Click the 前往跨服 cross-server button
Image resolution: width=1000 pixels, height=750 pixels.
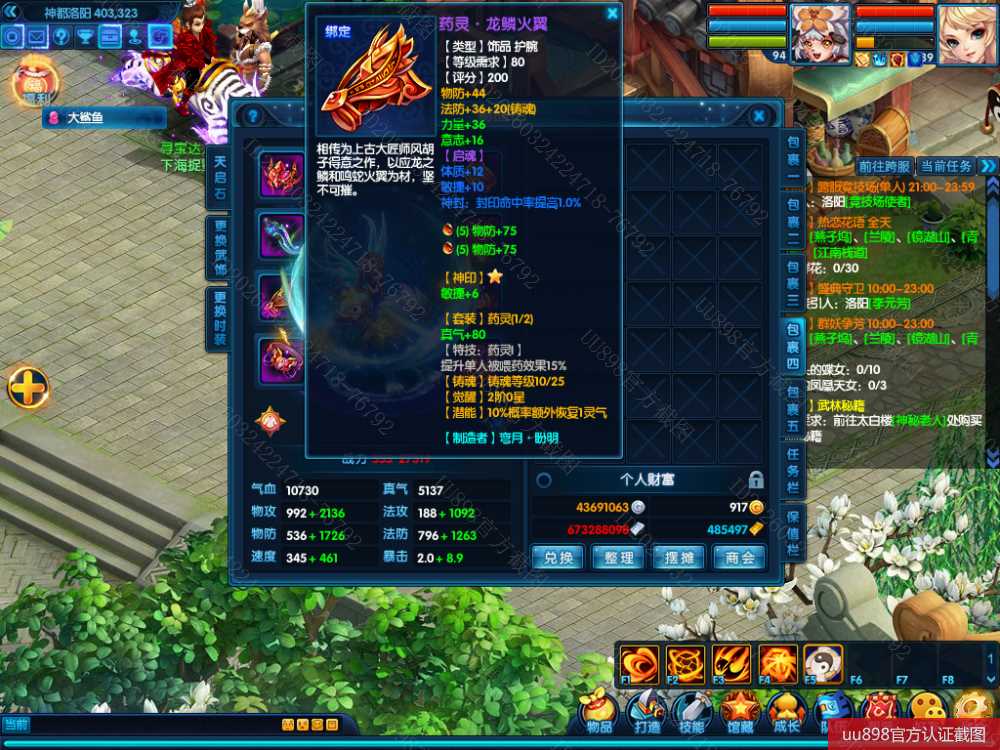[884, 166]
